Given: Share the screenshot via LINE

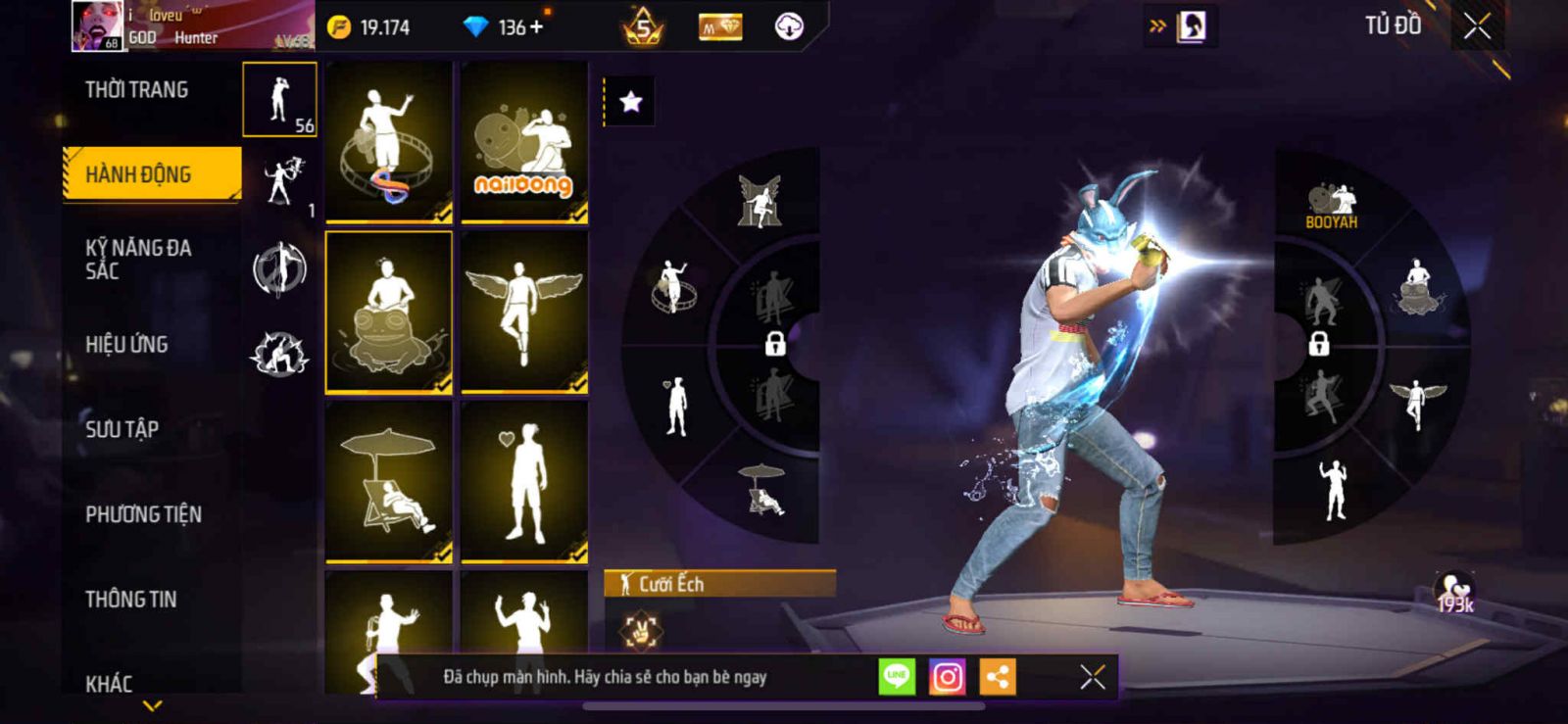Looking at the screenshot, I should [x=897, y=677].
